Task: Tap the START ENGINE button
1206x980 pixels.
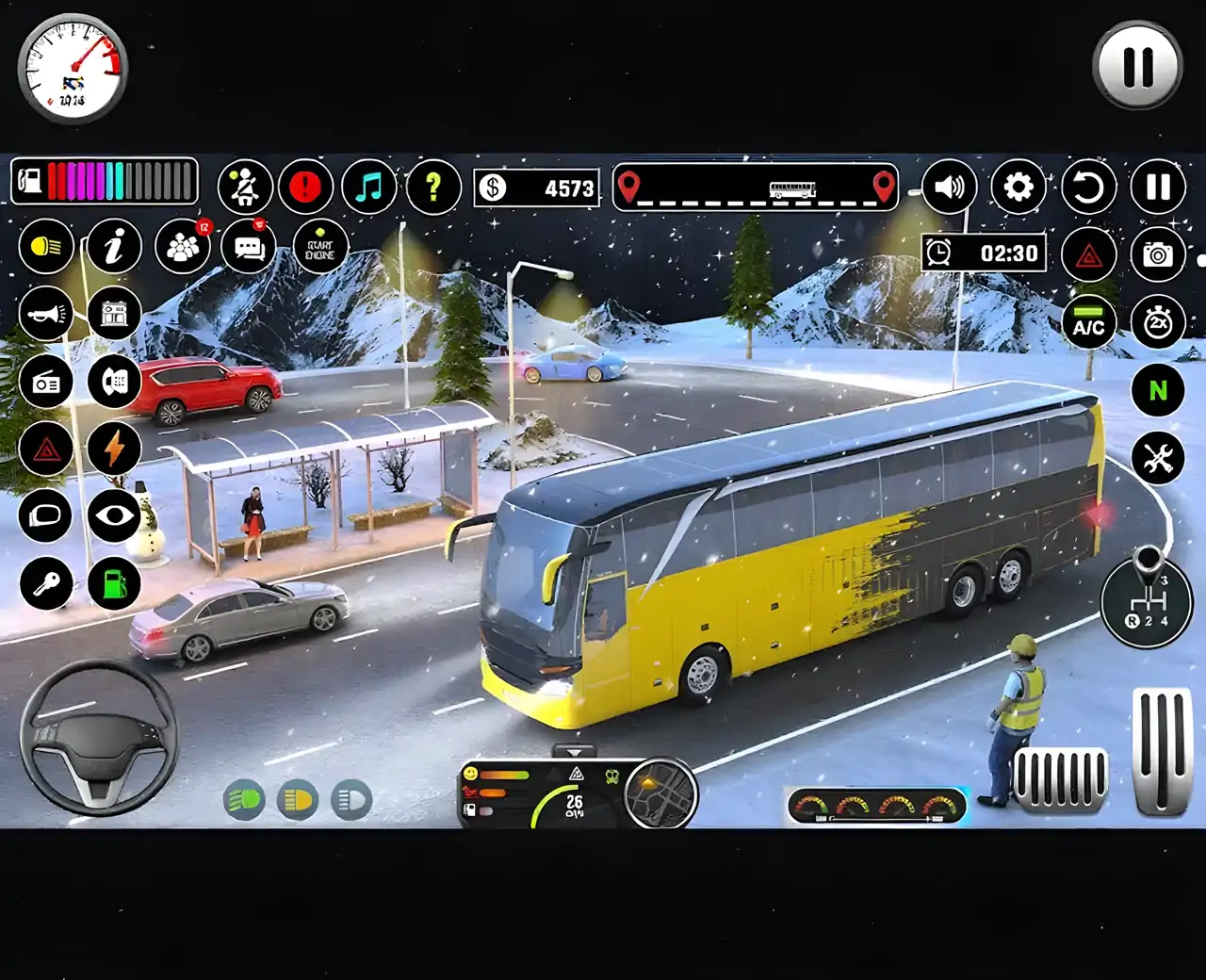Action: [x=320, y=248]
